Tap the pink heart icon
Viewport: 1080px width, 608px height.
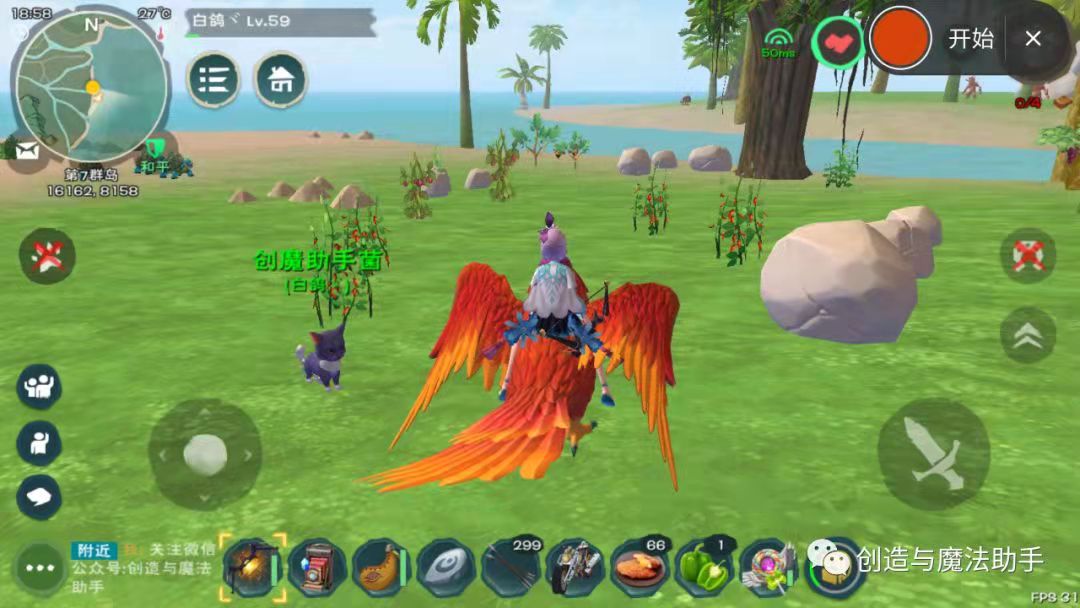tap(837, 41)
